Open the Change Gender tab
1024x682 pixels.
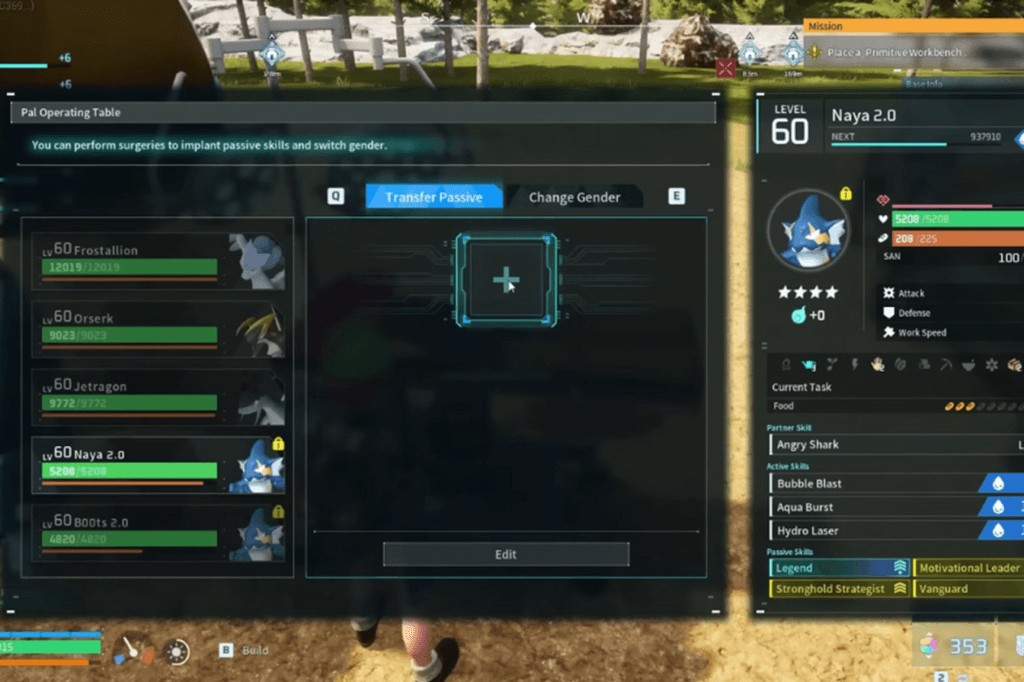[574, 197]
